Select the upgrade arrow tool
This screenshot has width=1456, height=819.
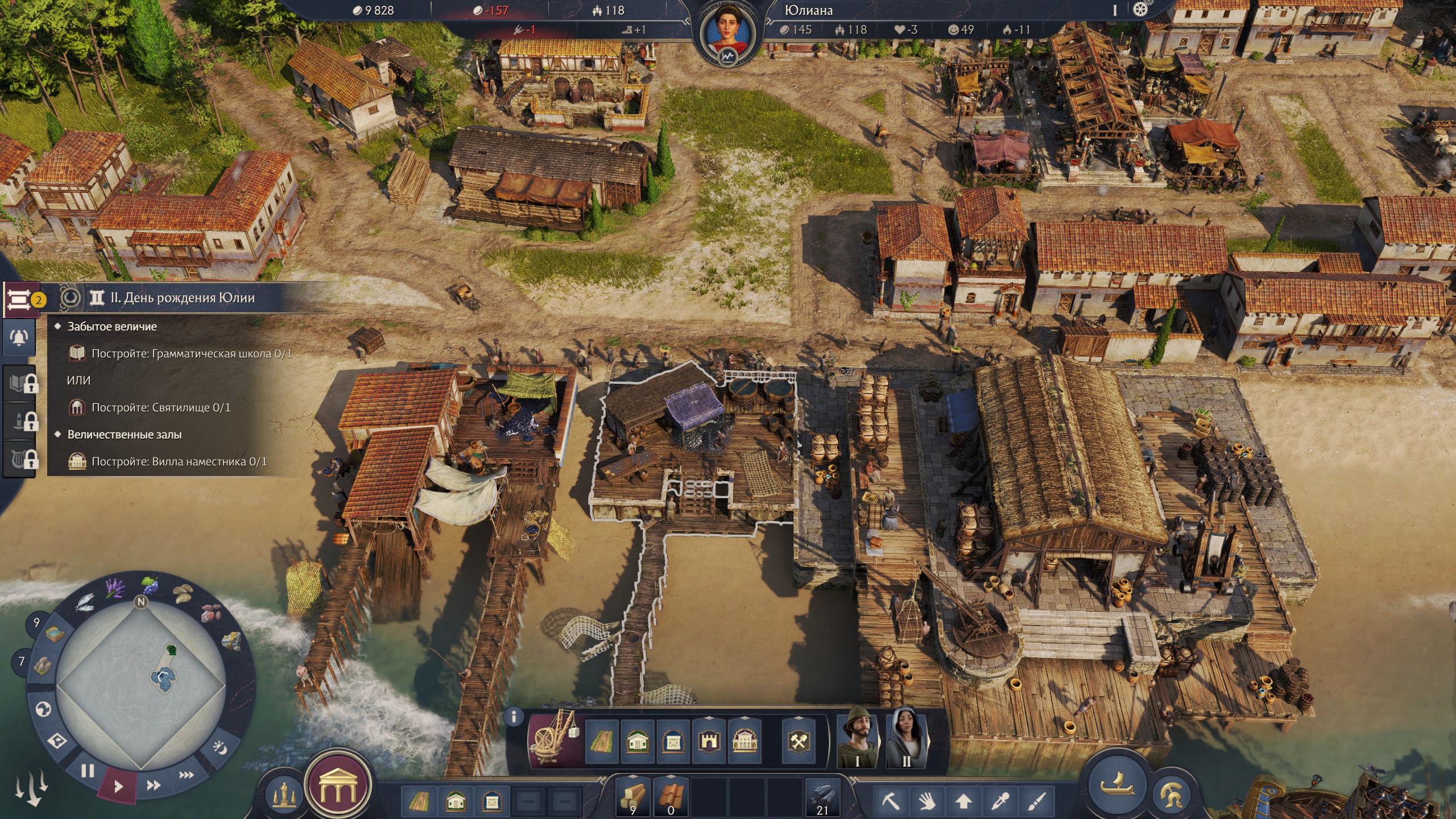coord(963,801)
